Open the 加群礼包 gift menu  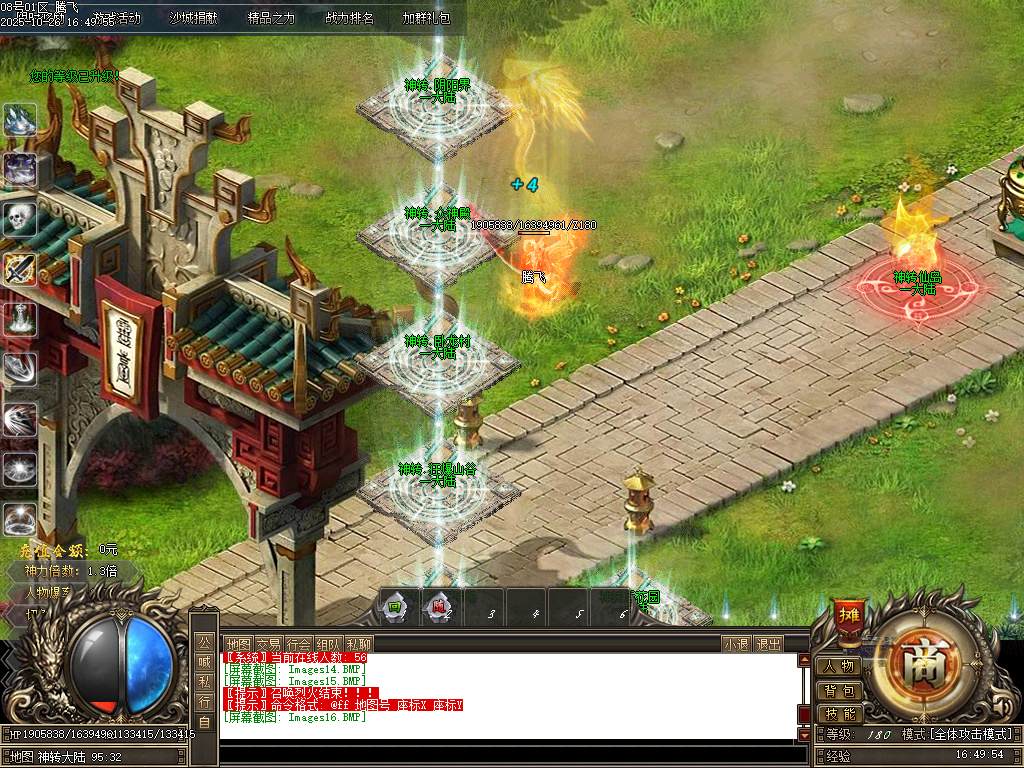click(x=426, y=18)
